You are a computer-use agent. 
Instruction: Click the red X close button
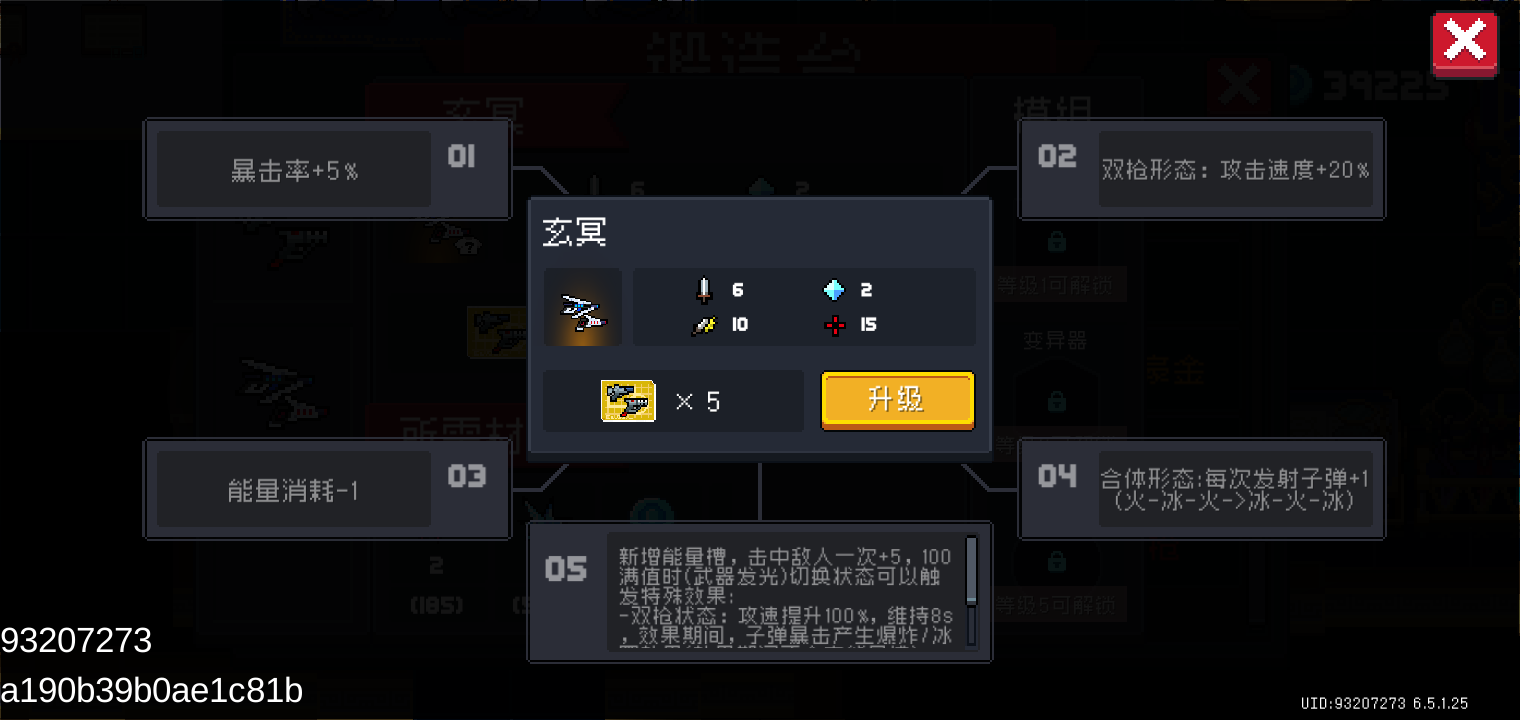click(x=1464, y=41)
